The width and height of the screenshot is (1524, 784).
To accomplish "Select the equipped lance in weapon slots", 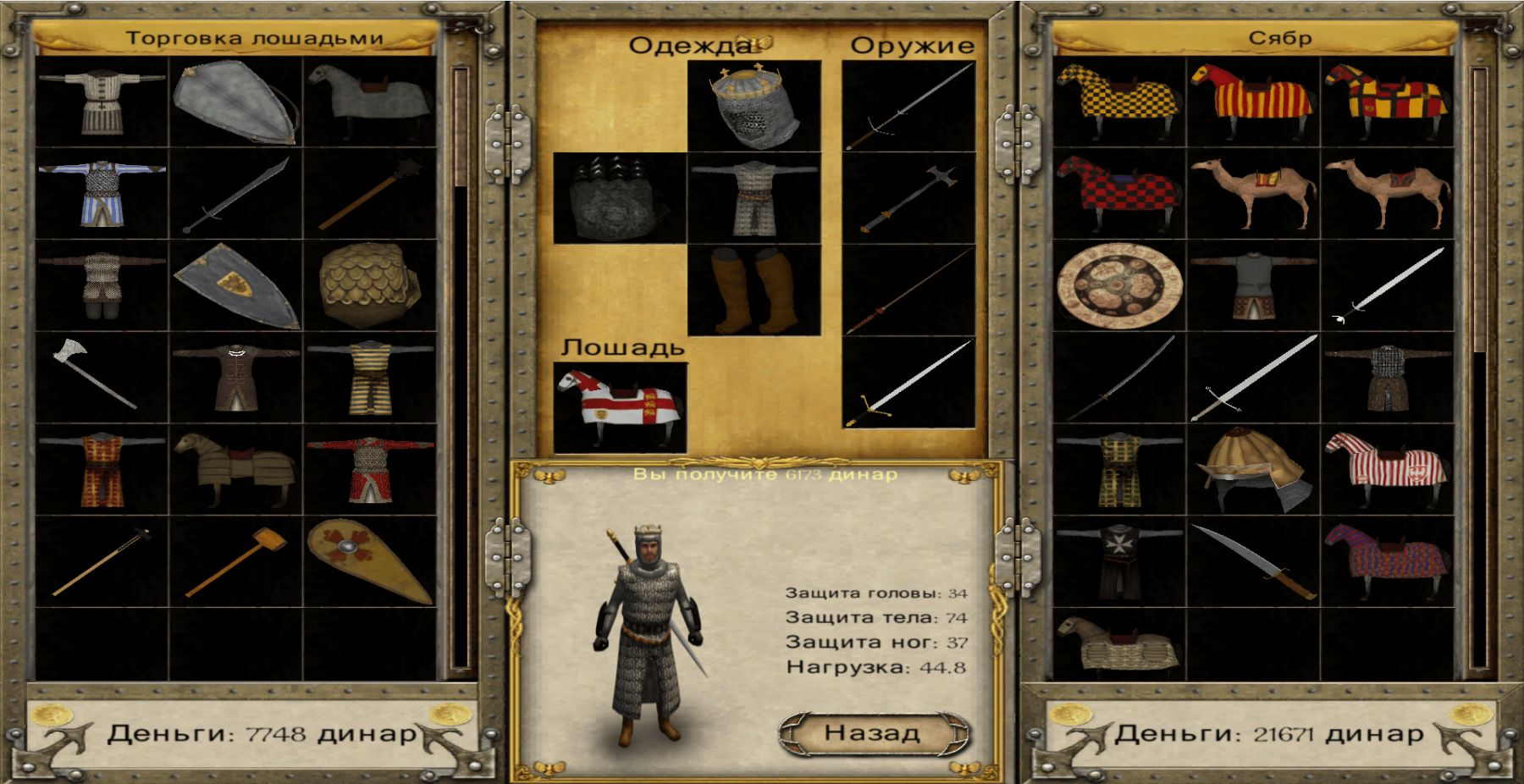I will [x=908, y=290].
